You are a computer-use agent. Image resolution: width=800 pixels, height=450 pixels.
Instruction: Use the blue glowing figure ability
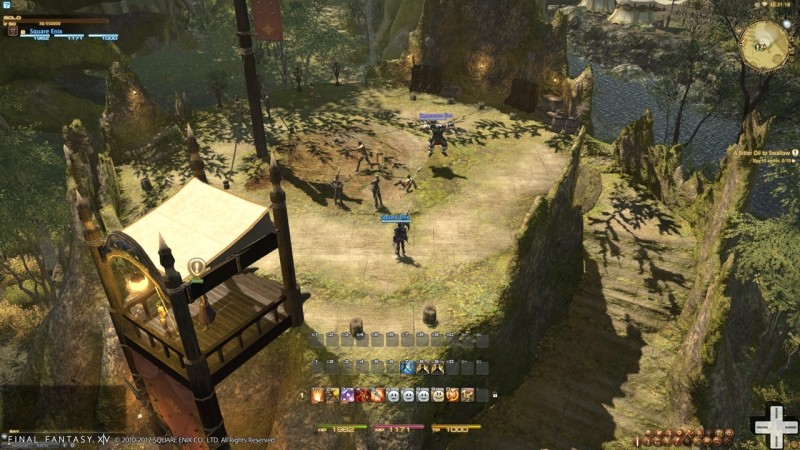tap(408, 368)
